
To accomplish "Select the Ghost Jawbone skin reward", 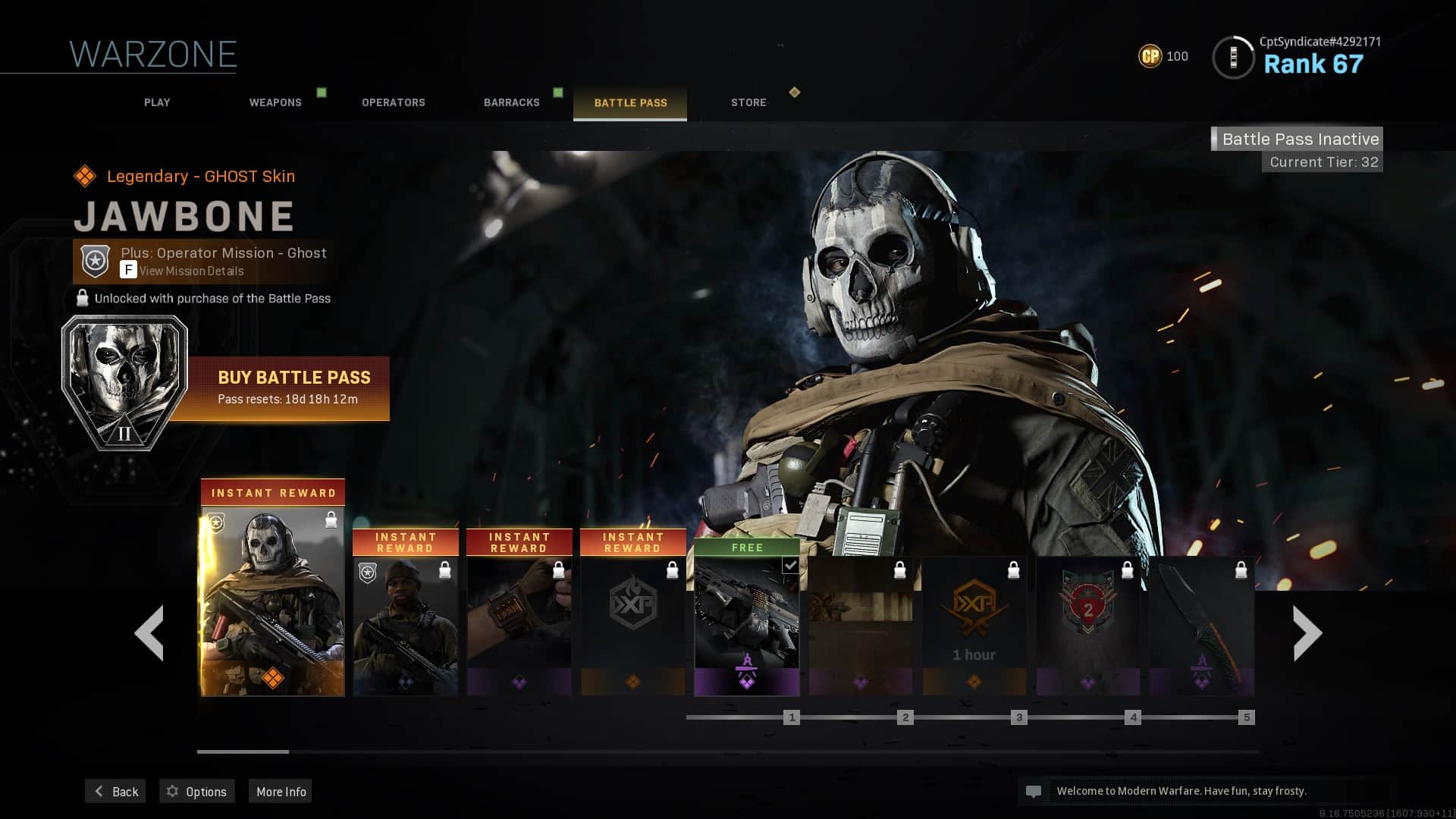I will point(273,599).
